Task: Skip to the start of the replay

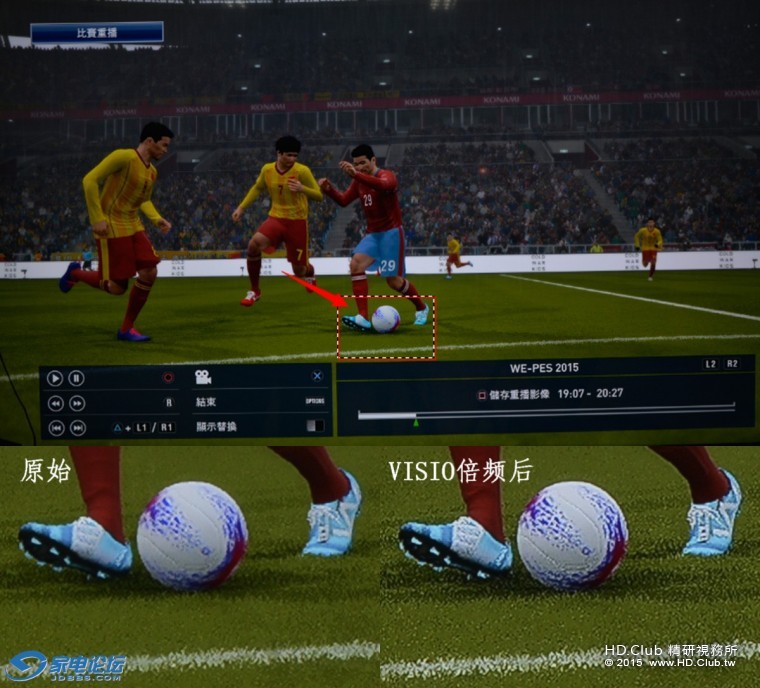Action: pos(55,427)
